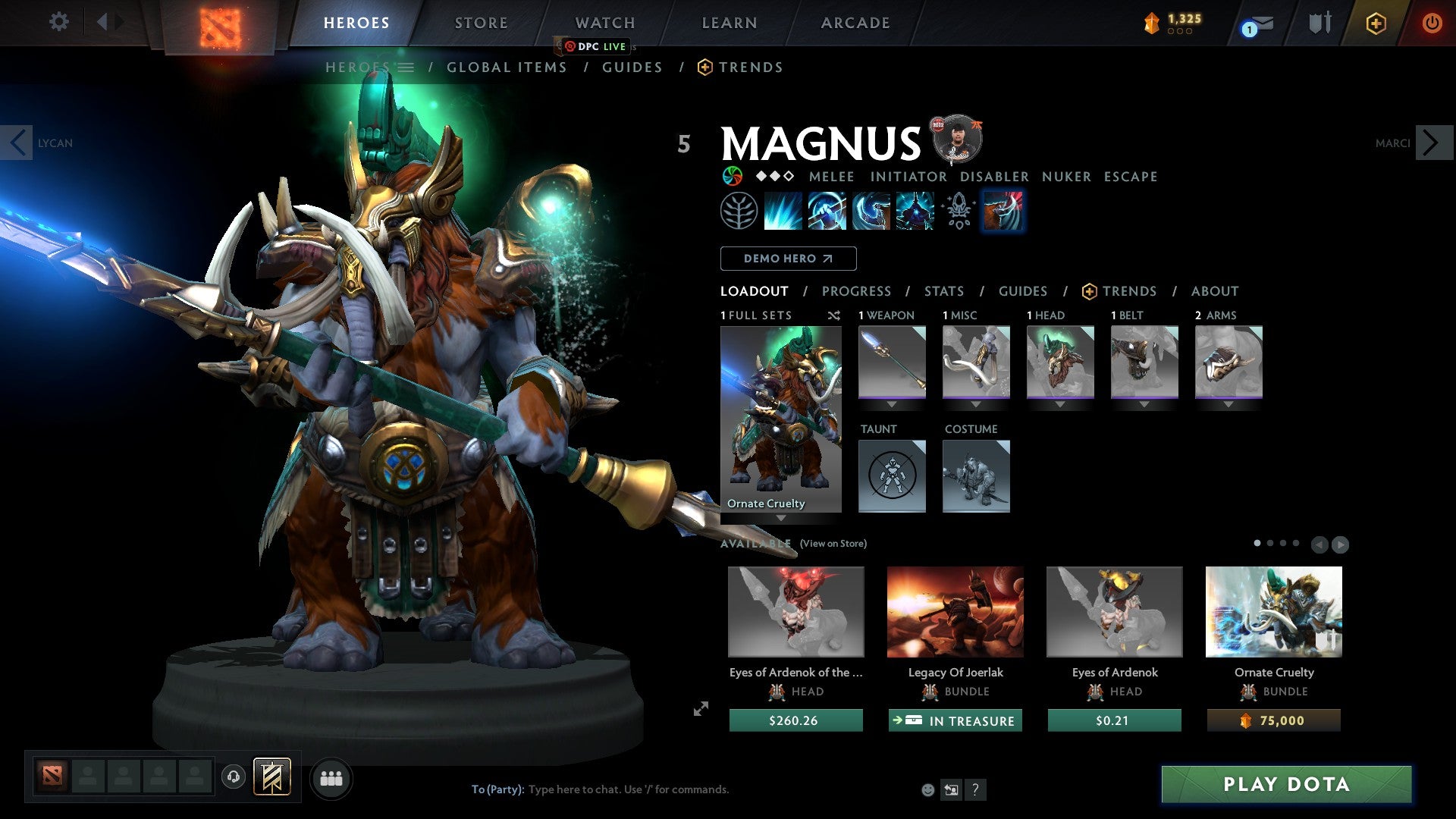Select the hero attribute color wheel filter

click(733, 176)
